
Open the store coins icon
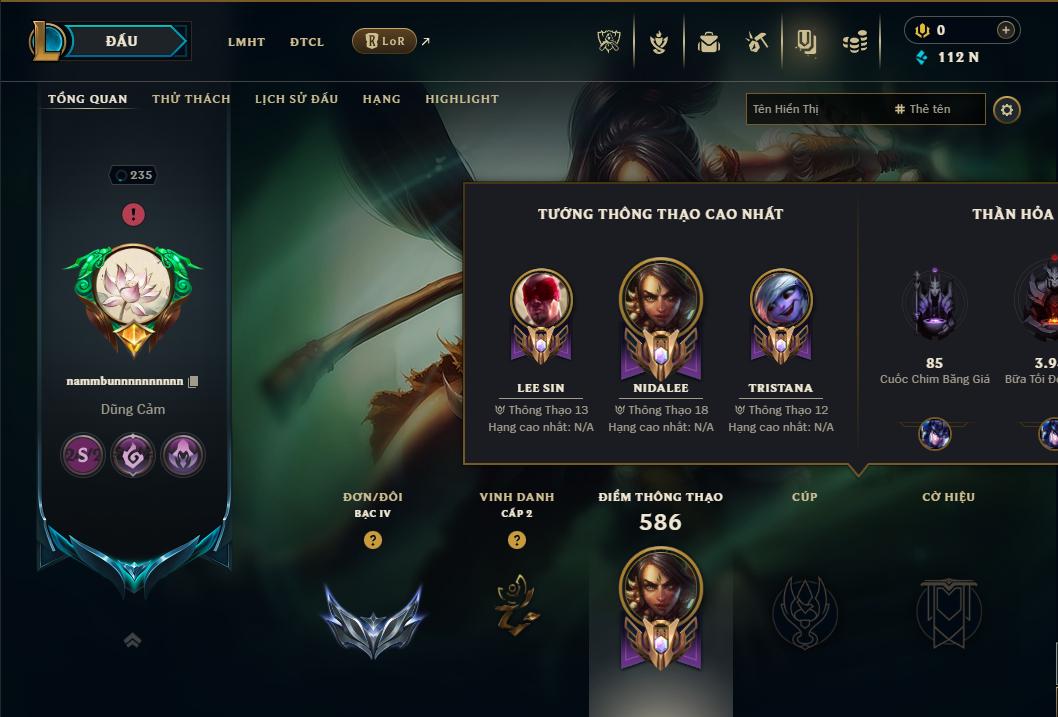[854, 42]
